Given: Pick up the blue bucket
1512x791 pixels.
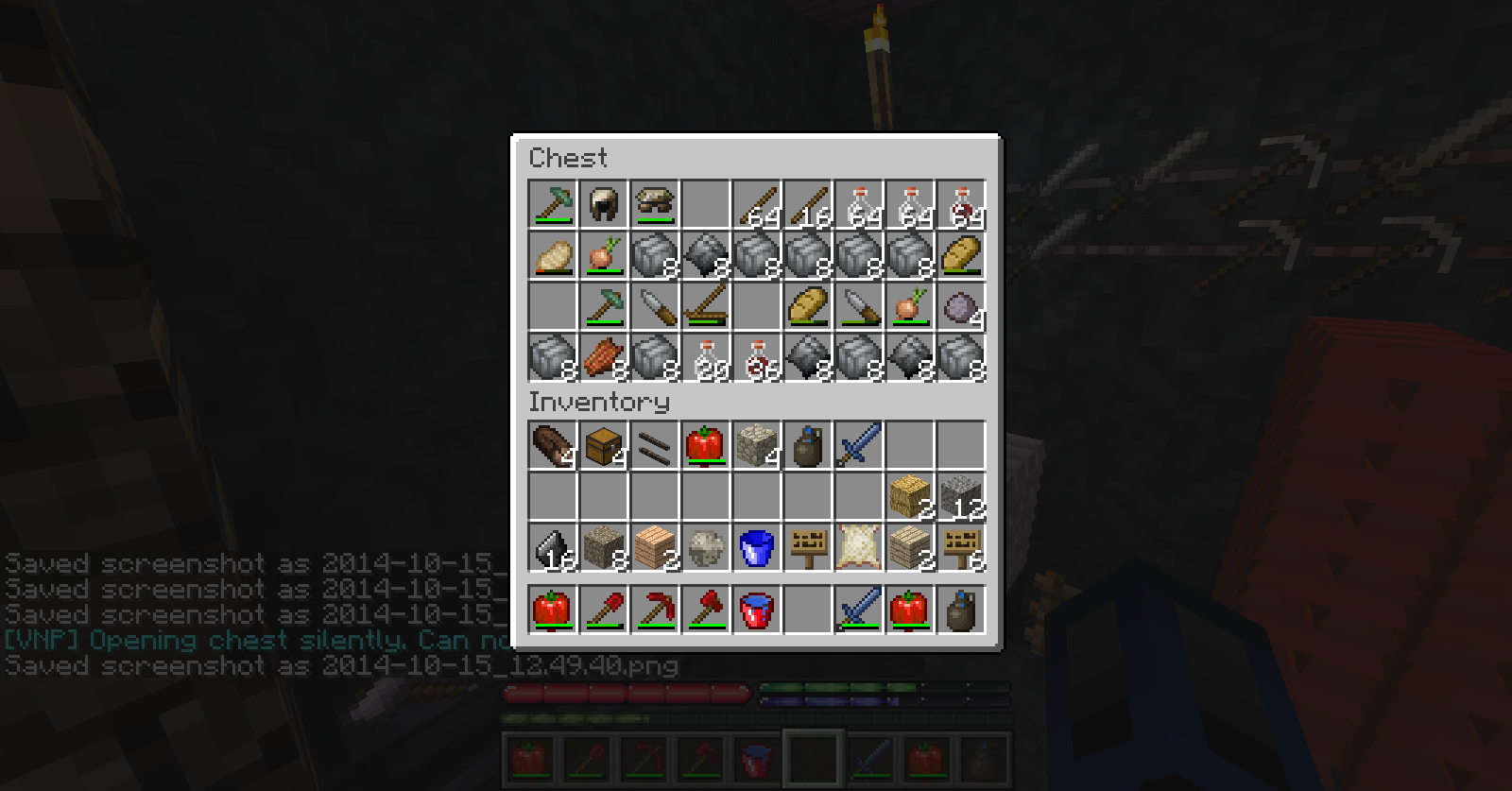Looking at the screenshot, I should pos(756,547).
